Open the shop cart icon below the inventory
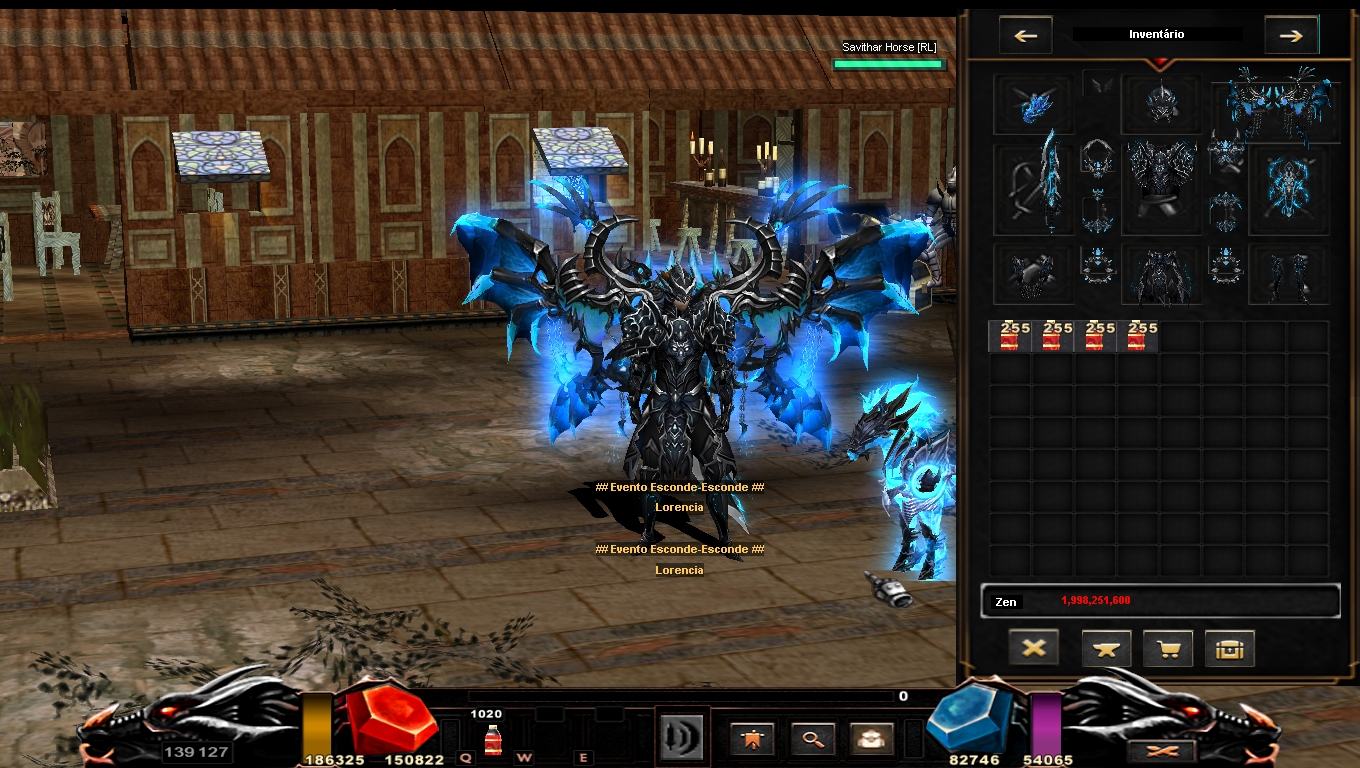The image size is (1360, 768). (x=1167, y=648)
